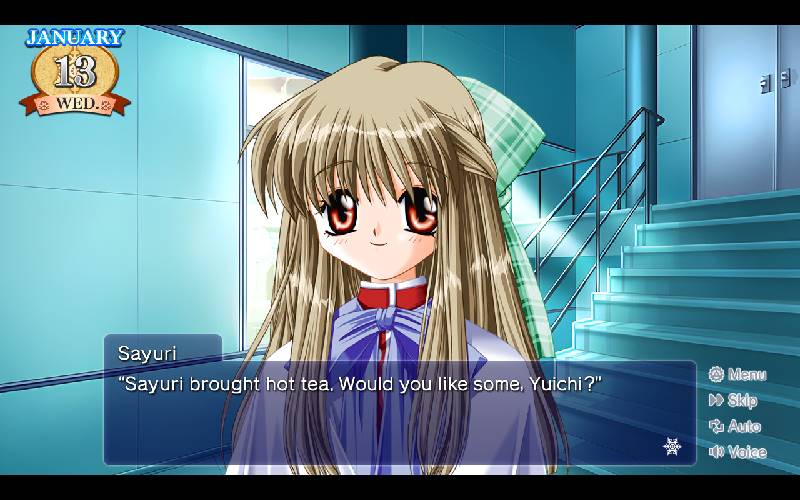The width and height of the screenshot is (800, 500).
Task: Open the Menu option
Action: pyautogui.click(x=737, y=375)
